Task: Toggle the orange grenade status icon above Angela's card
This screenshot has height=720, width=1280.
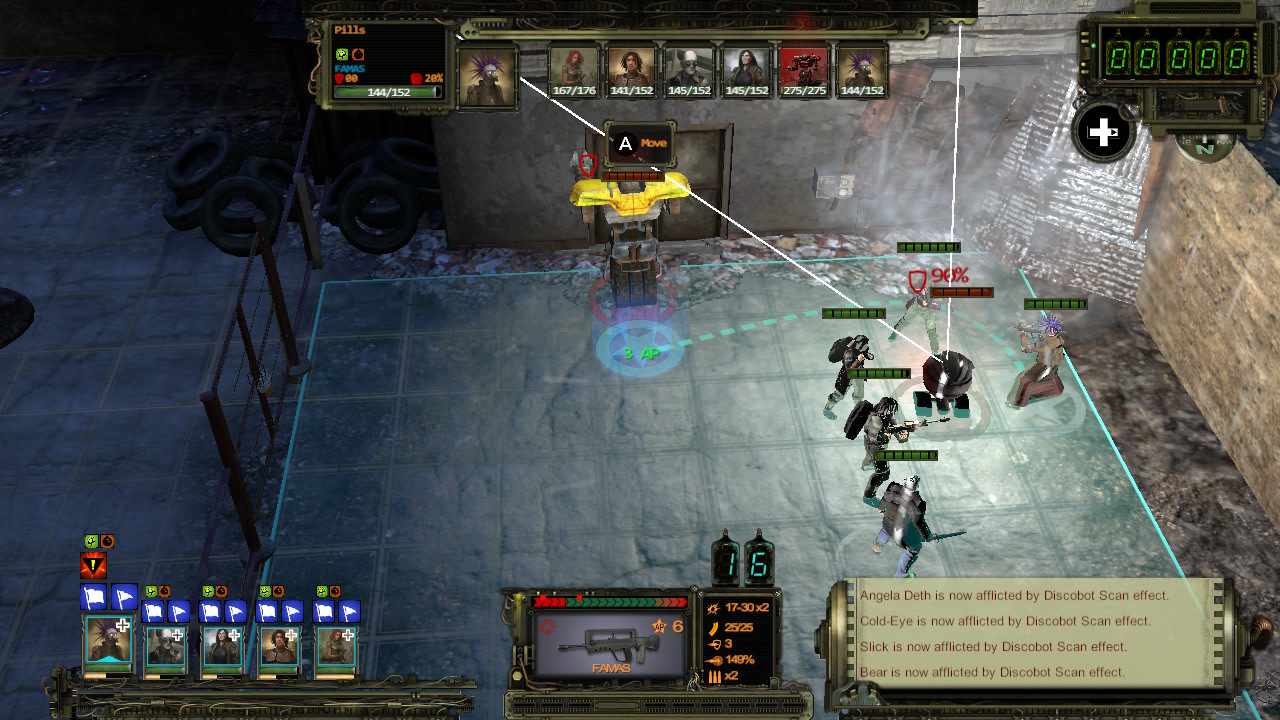Action: pyautogui.click(x=337, y=590)
